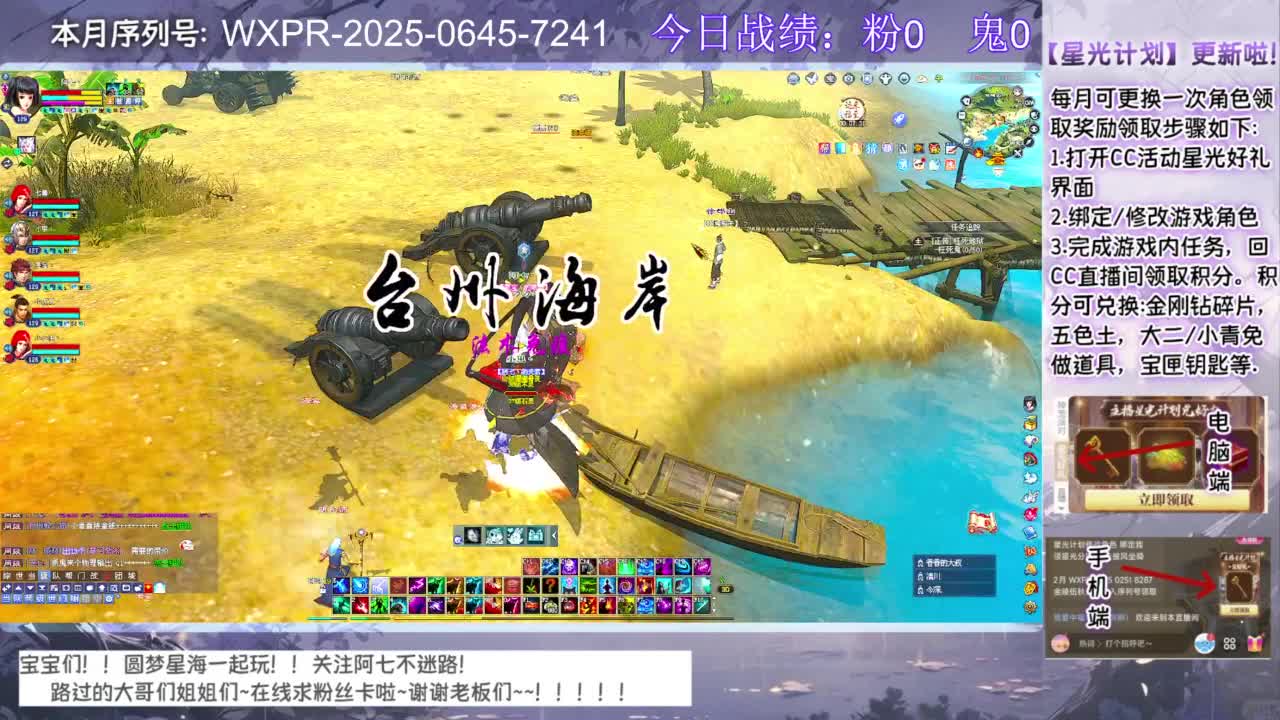Click the blue rocket boost icon below the top bar
Viewport: 1280px width, 720px height.
900,120
